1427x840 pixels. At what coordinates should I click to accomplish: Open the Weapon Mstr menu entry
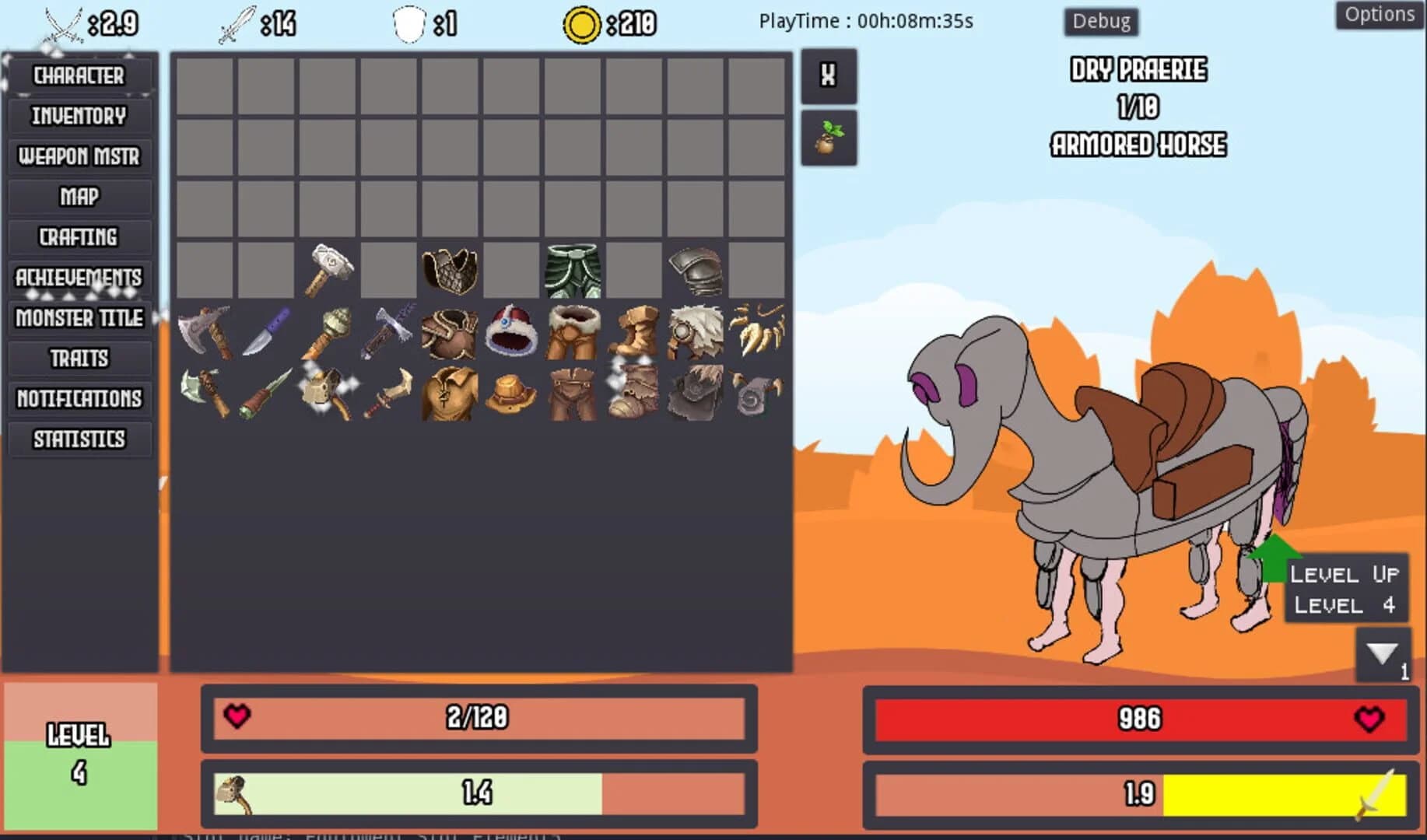tap(80, 156)
